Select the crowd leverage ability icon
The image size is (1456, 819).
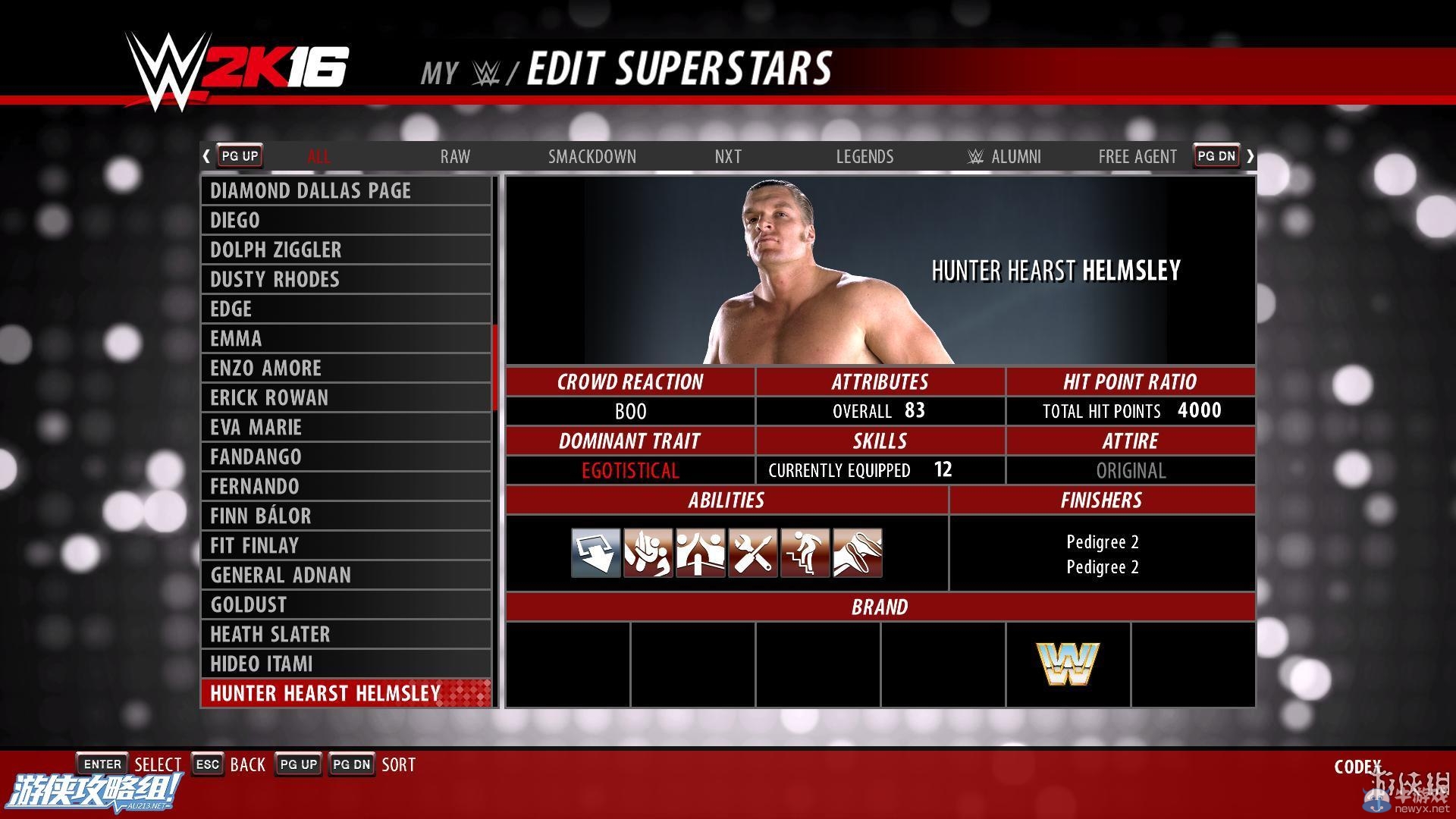[700, 553]
